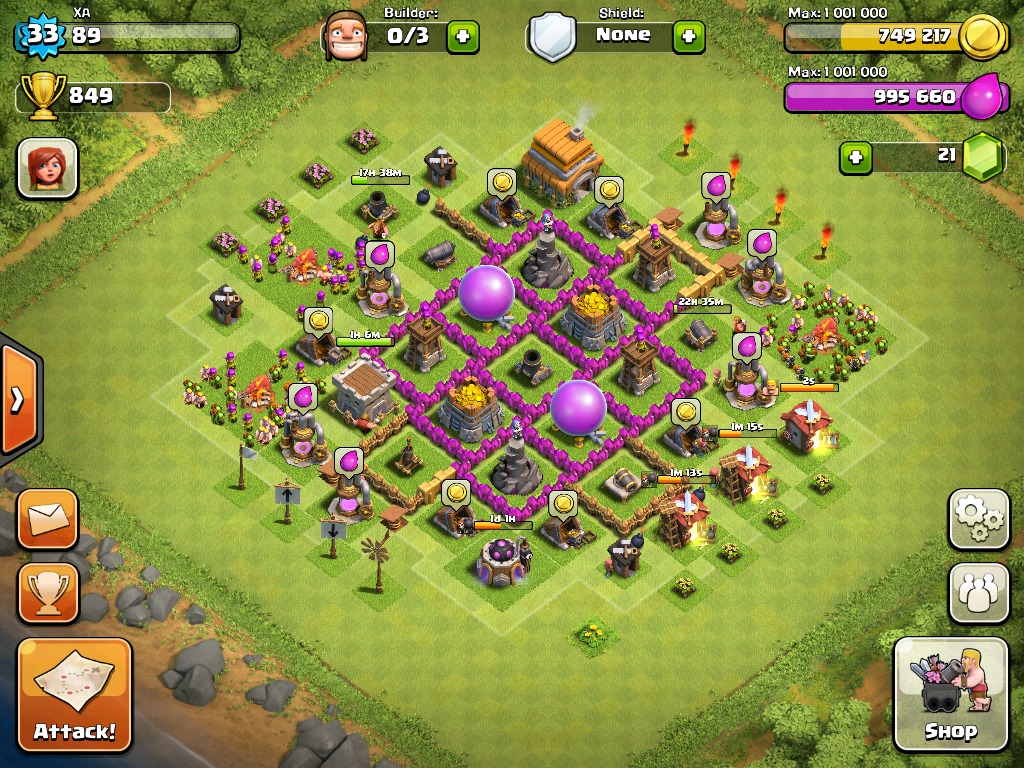This screenshot has height=768, width=1024.
Task: Start an attack with the Attack! button
Action: click(x=75, y=694)
